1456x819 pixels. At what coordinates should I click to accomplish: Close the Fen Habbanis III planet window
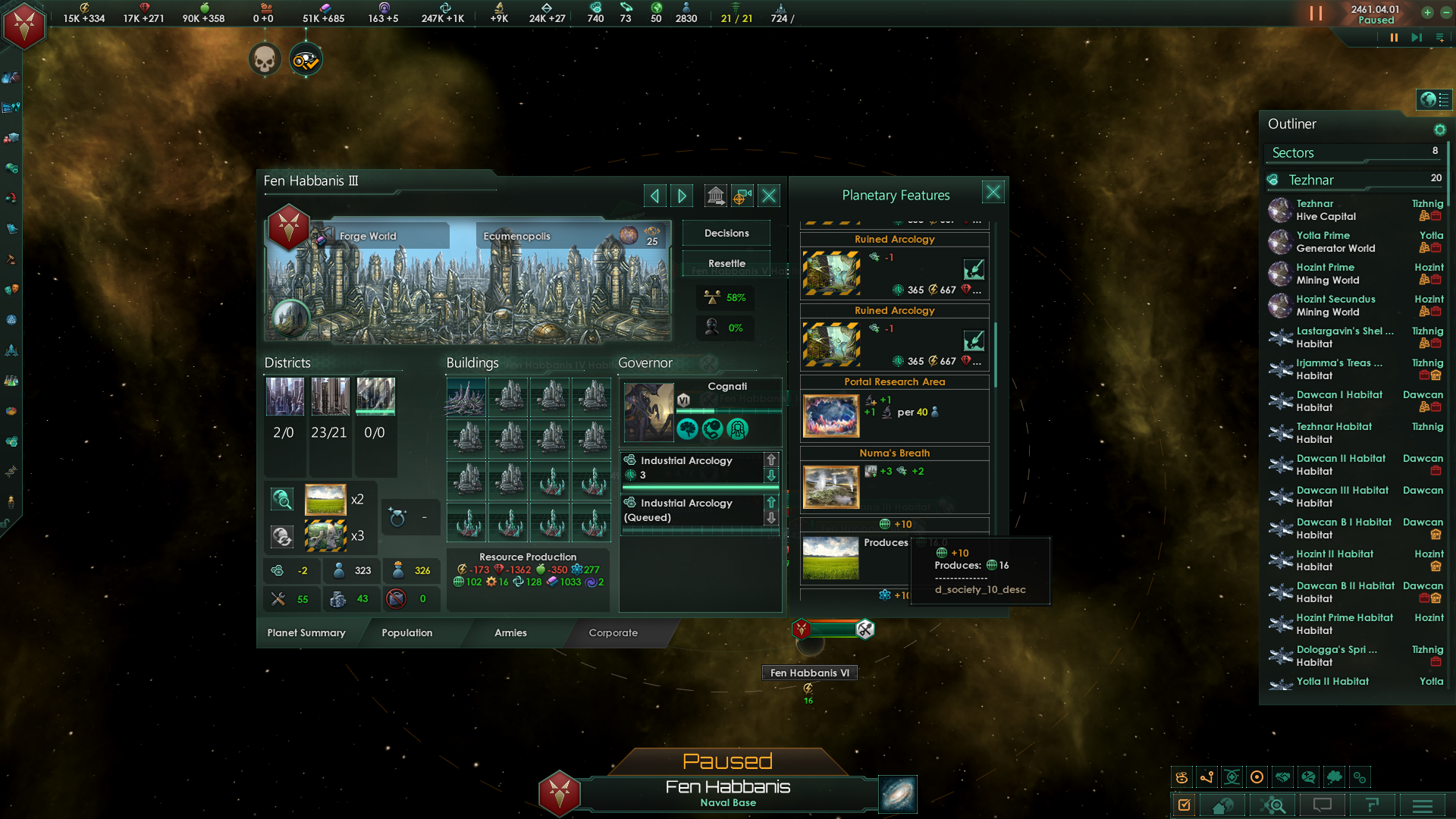pos(769,196)
